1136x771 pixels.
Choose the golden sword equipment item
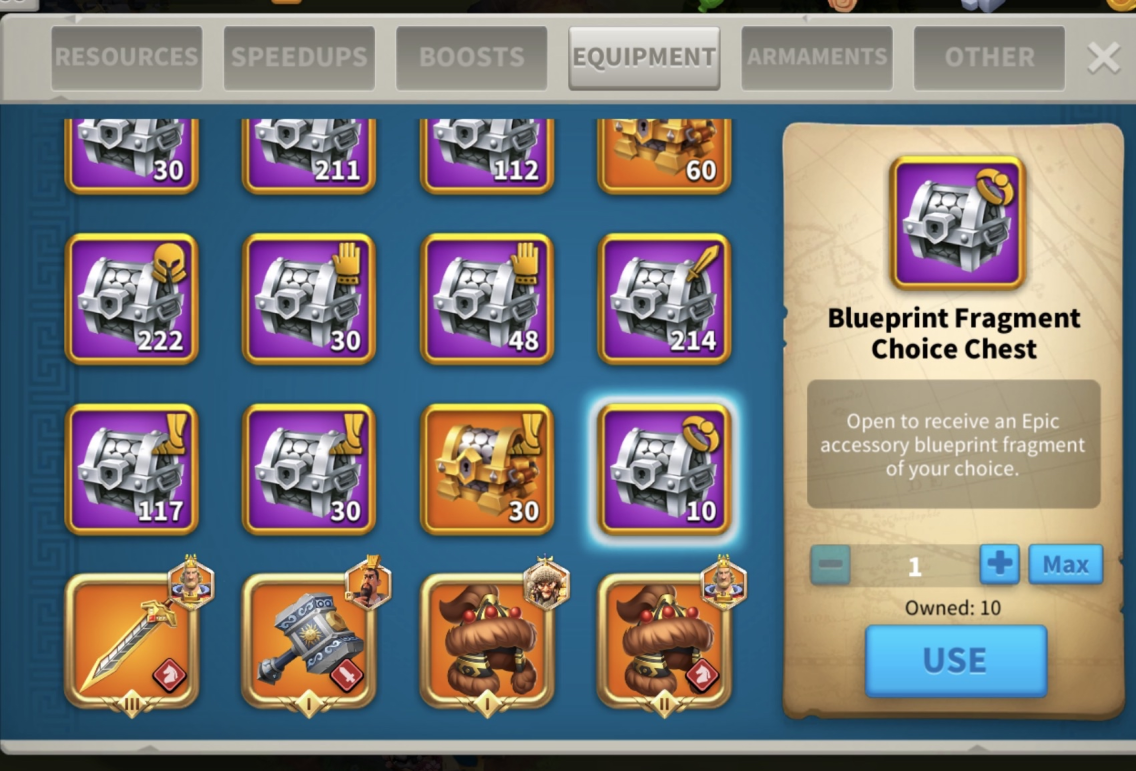132,640
